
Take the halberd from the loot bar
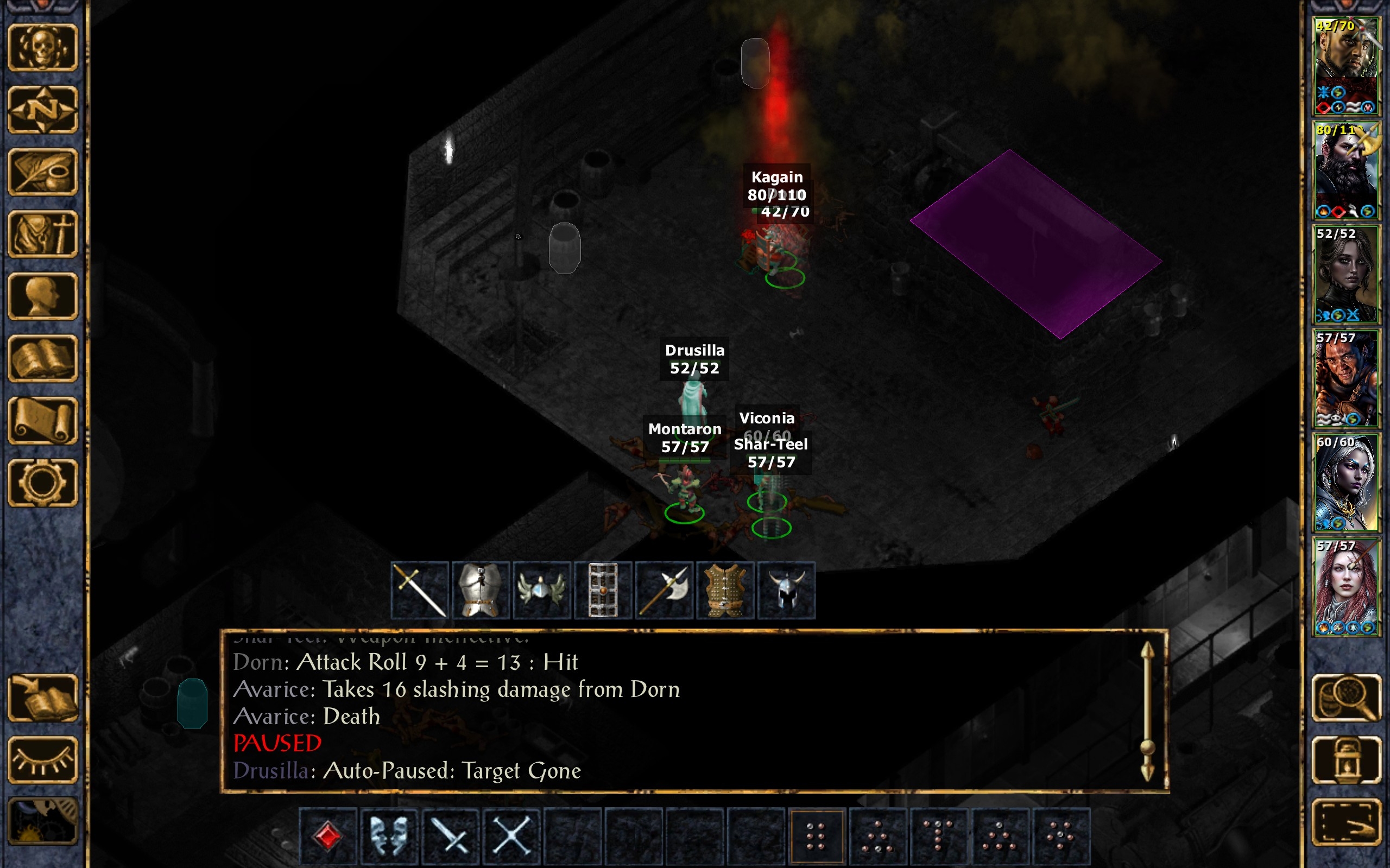[664, 590]
